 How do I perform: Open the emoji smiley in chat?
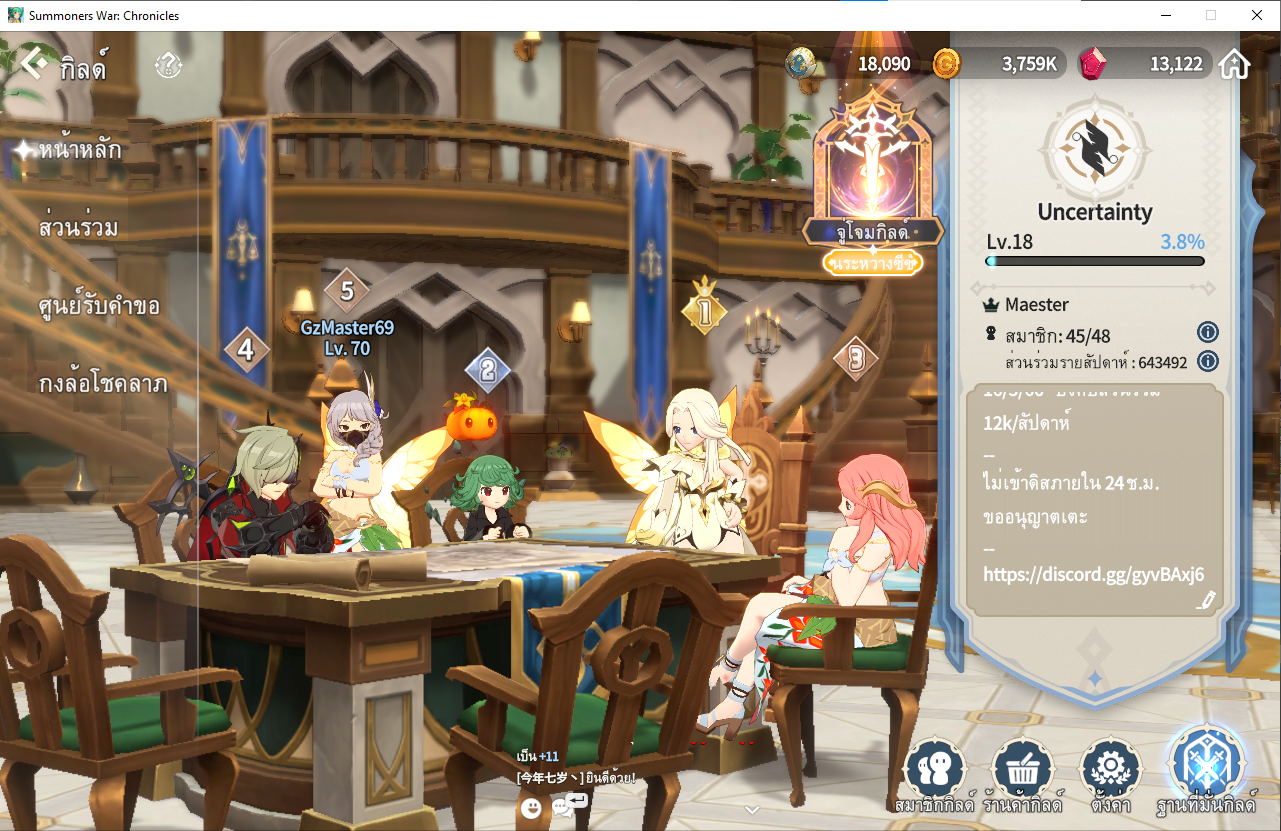[531, 807]
